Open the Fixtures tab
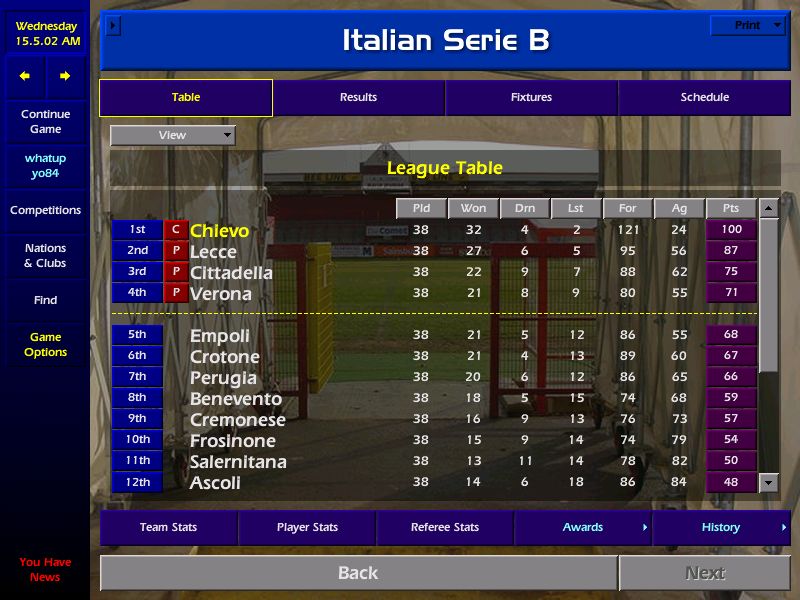This screenshot has height=600, width=800. pyautogui.click(x=531, y=98)
